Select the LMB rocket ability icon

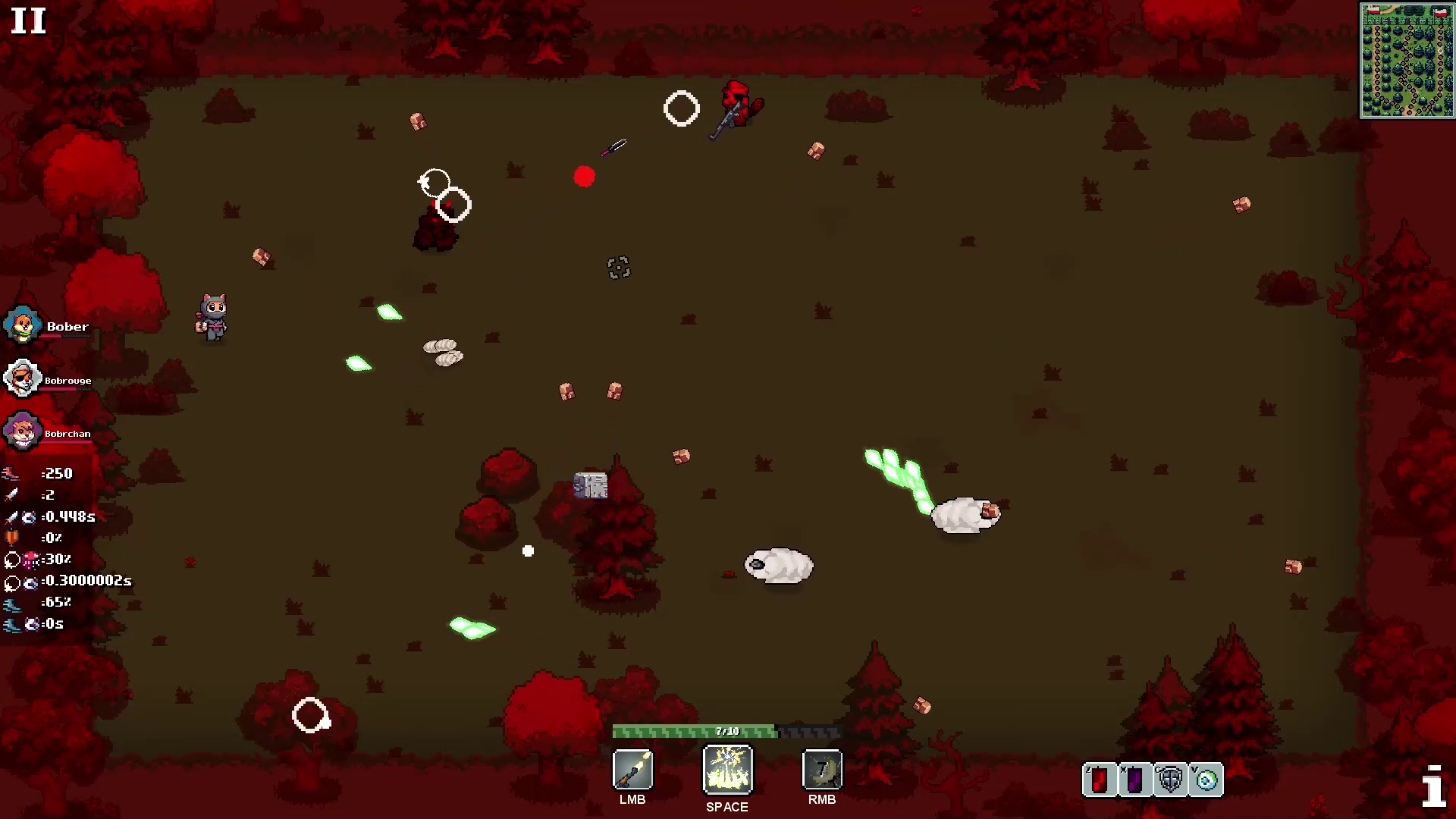[x=632, y=768]
